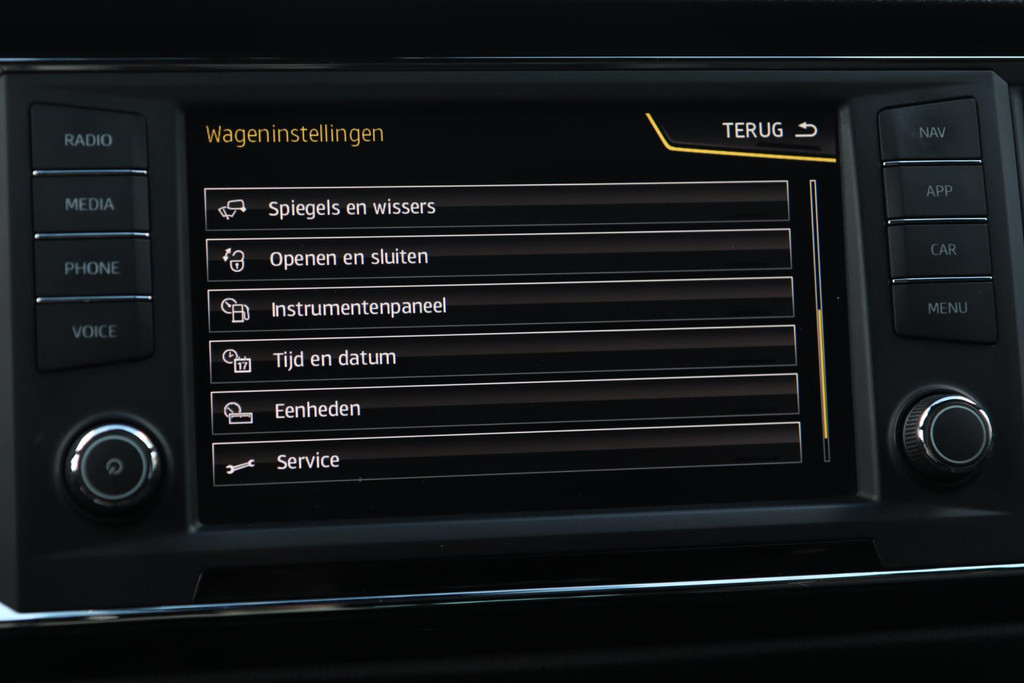
Task: Open the Eenheden units option
Action: click(504, 408)
